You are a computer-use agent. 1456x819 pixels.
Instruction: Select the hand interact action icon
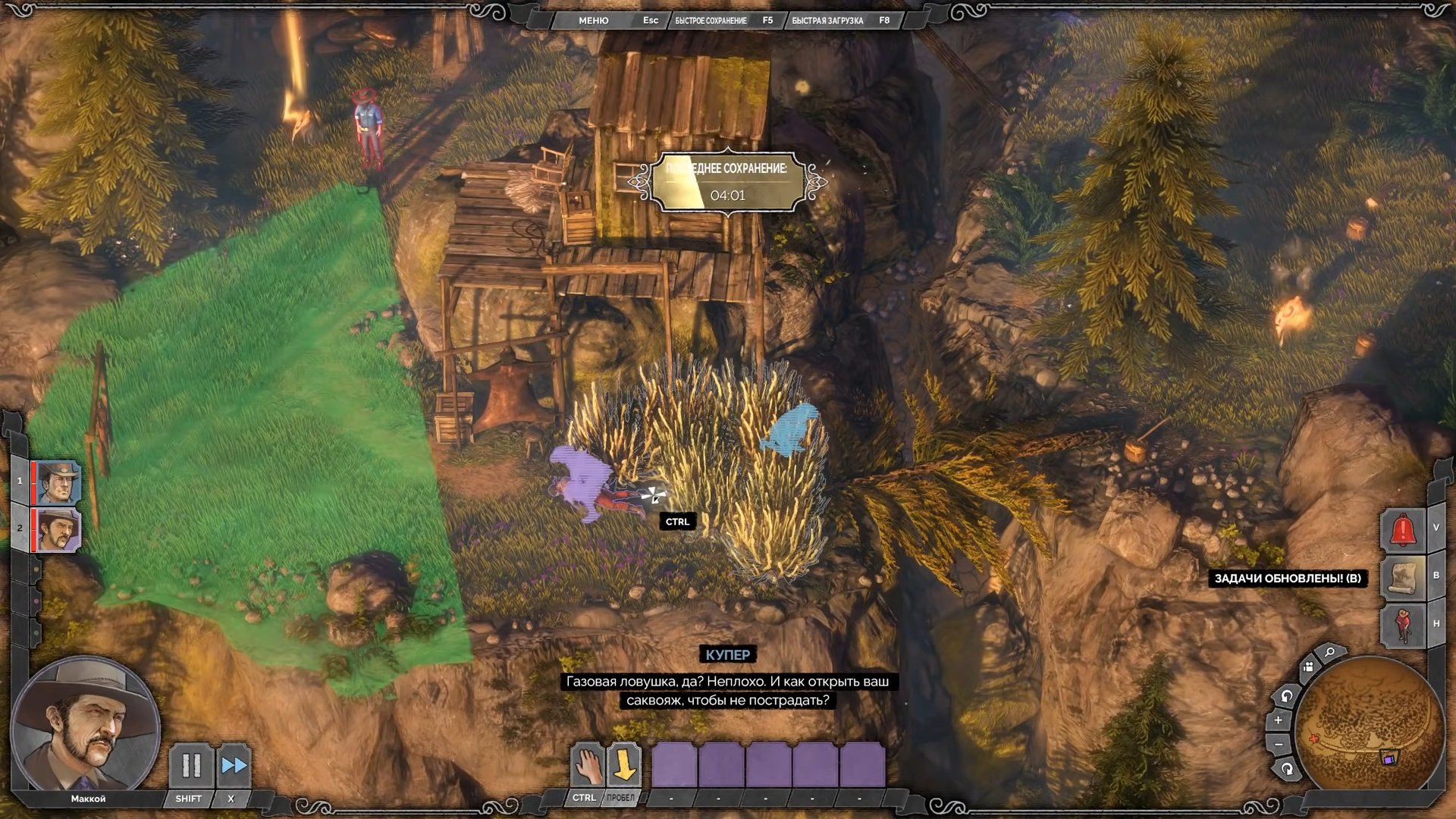point(587,766)
